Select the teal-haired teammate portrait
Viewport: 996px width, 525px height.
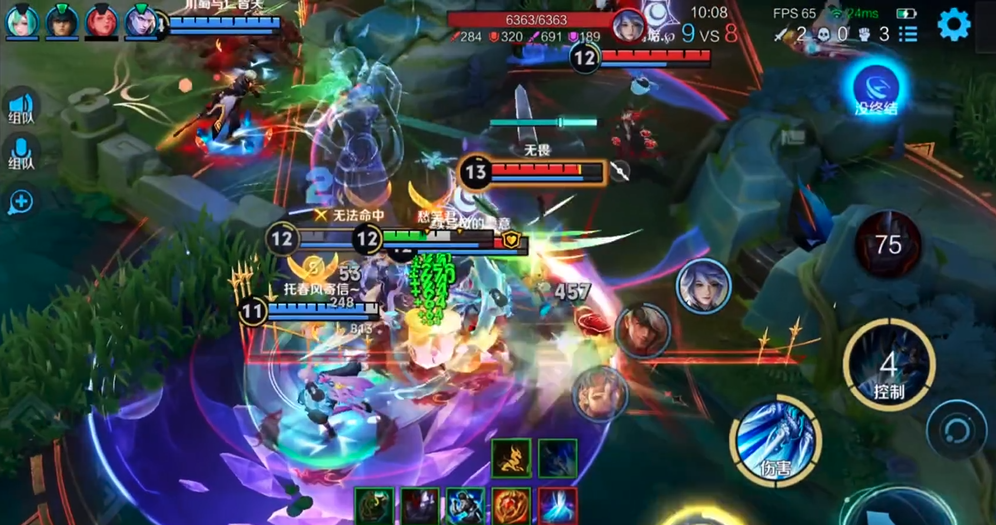pos(22,22)
